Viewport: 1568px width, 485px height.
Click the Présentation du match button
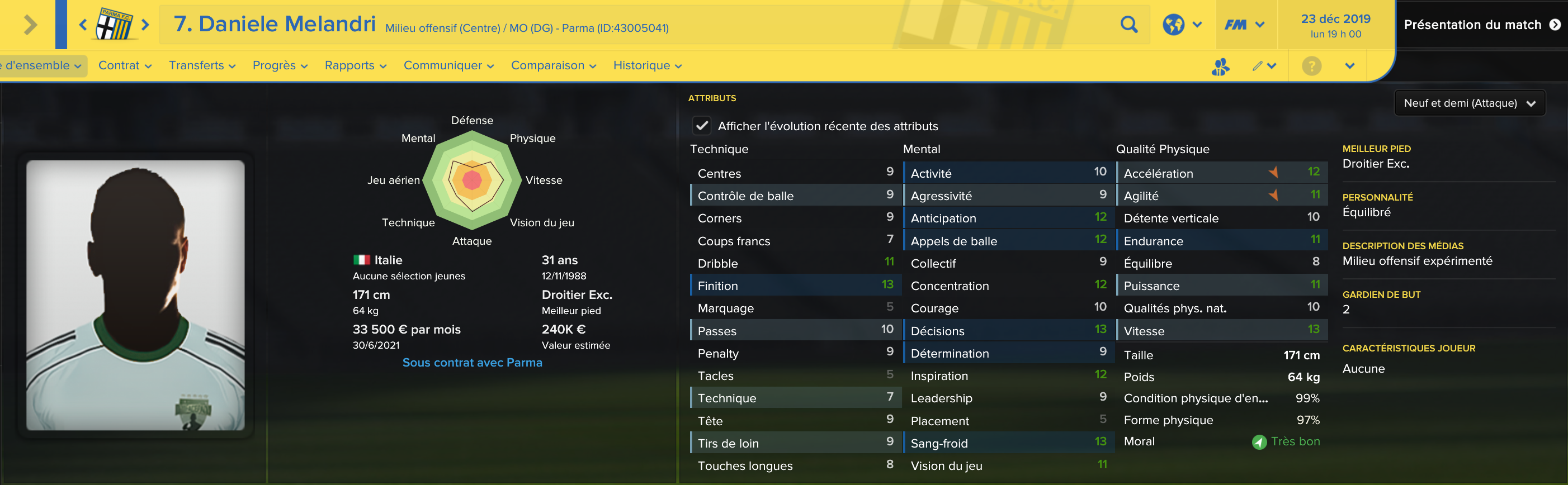[1481, 25]
